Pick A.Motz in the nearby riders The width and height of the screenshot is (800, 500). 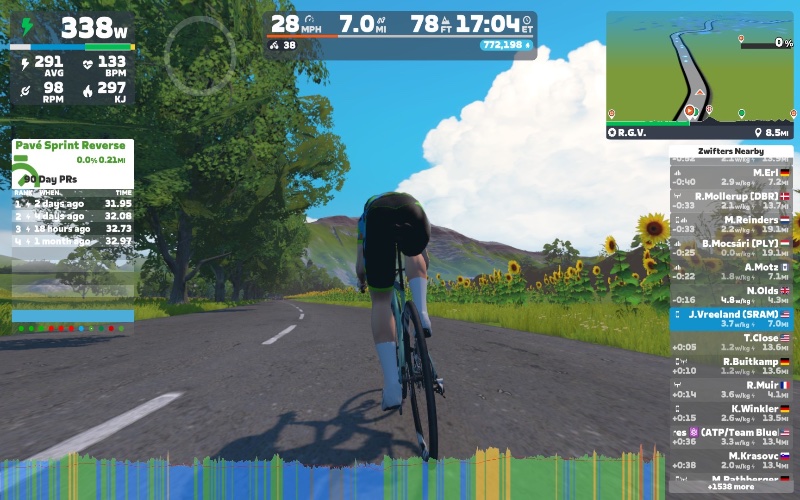pyautogui.click(x=731, y=271)
